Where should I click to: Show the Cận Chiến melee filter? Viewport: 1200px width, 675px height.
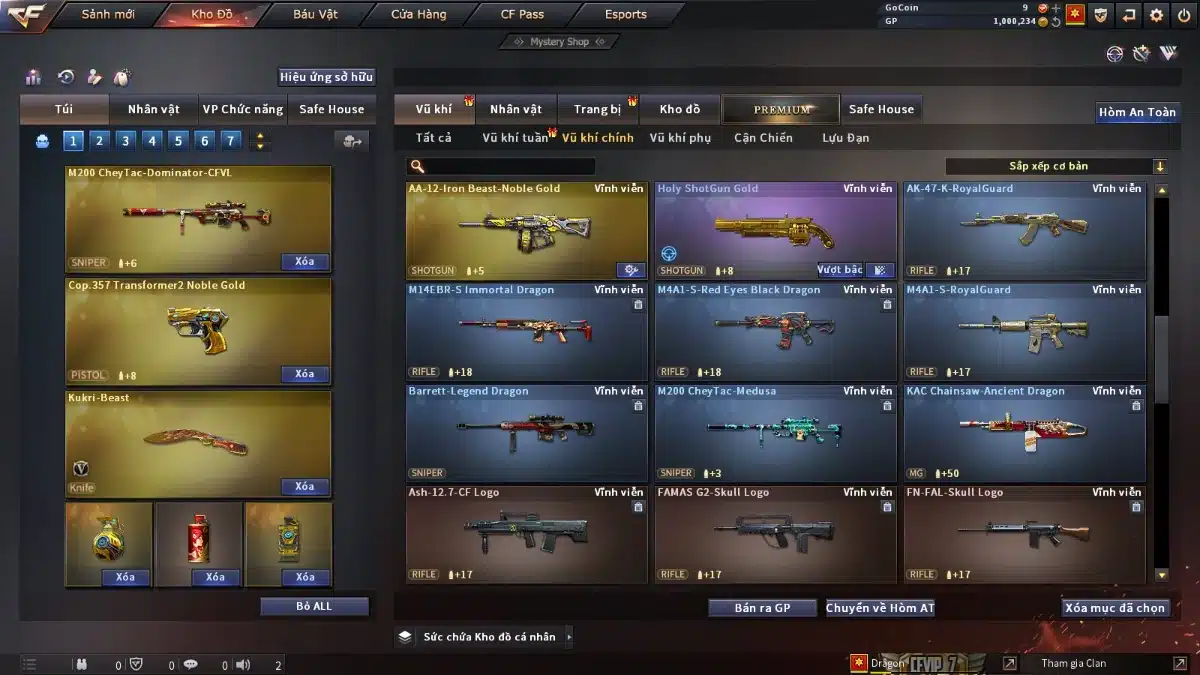pos(763,138)
